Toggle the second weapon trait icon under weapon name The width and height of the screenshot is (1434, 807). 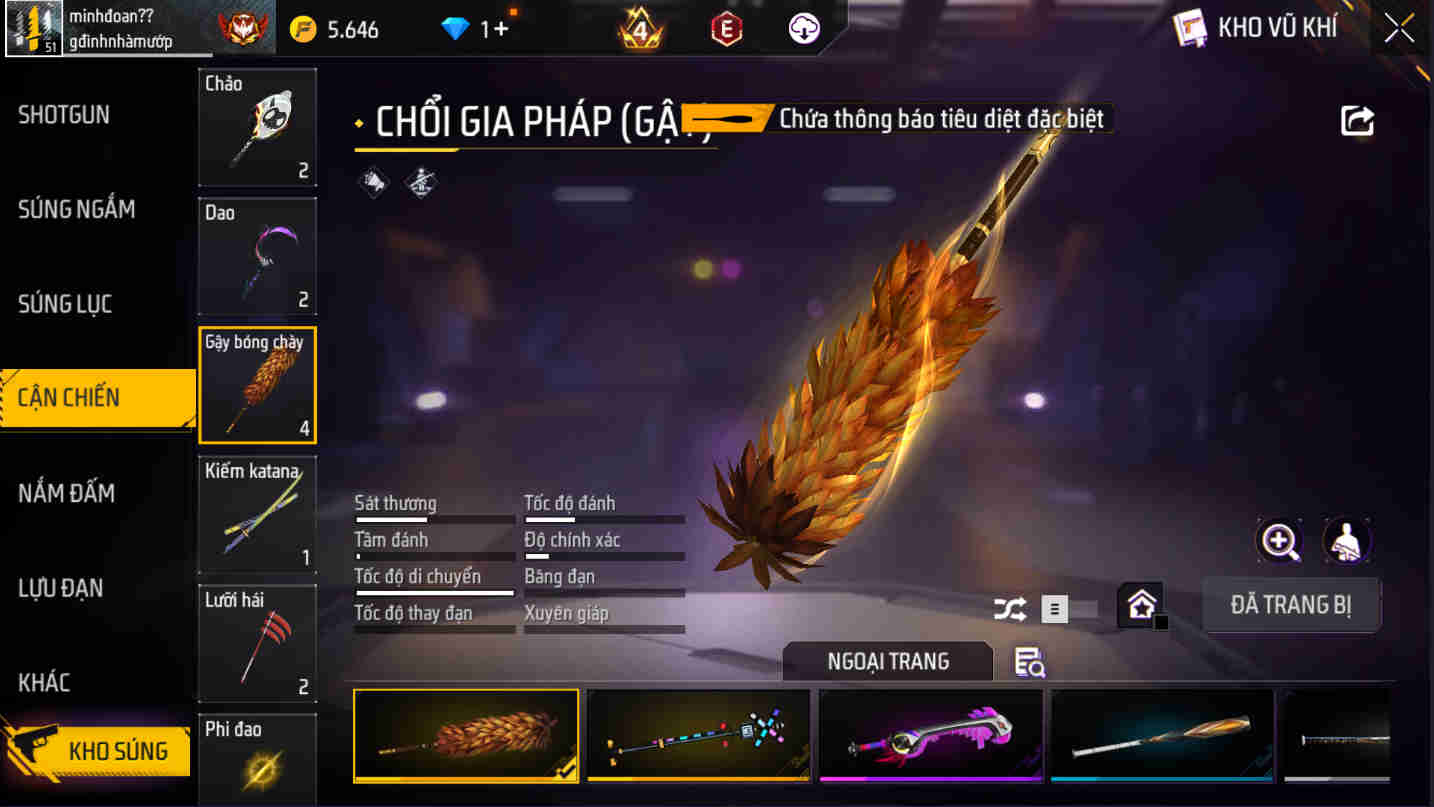(x=421, y=182)
